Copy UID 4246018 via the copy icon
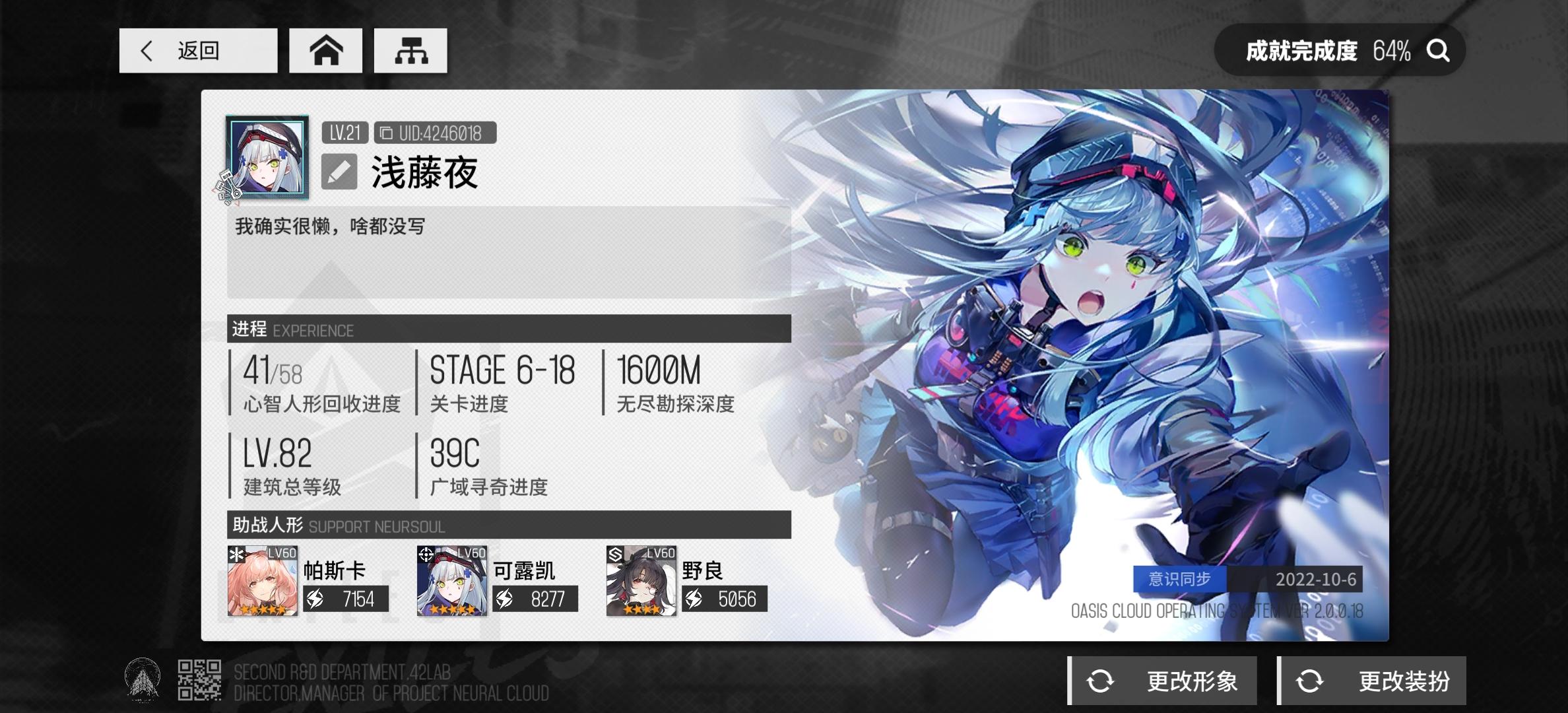The width and height of the screenshot is (1568, 713). point(385,132)
